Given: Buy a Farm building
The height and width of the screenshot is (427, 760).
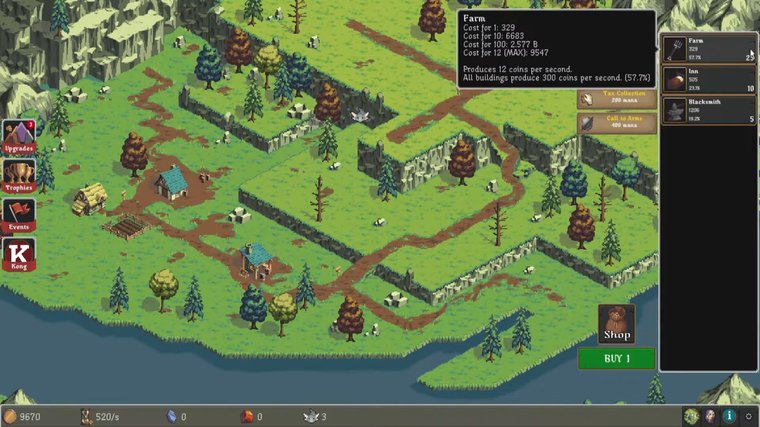Looking at the screenshot, I should pos(708,49).
